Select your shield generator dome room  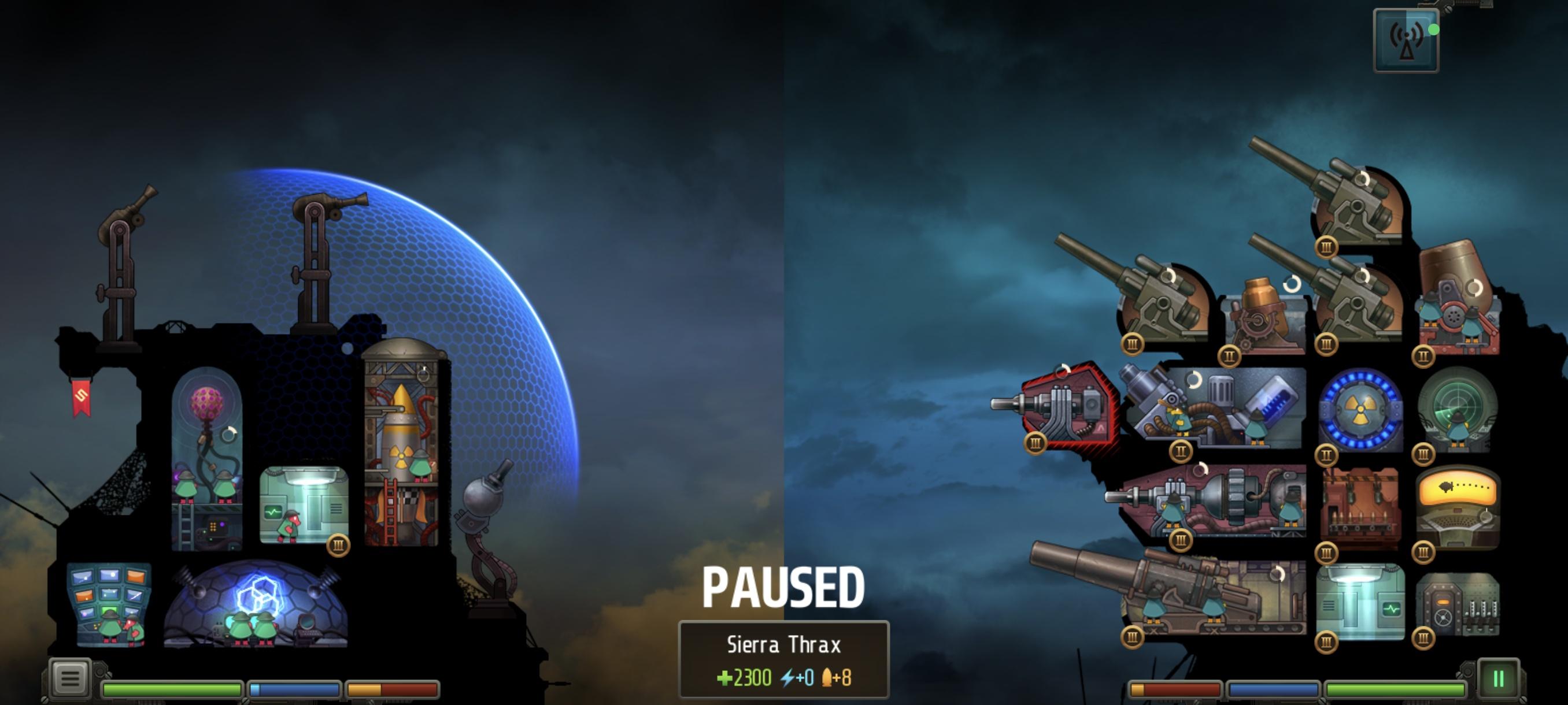click(256, 604)
